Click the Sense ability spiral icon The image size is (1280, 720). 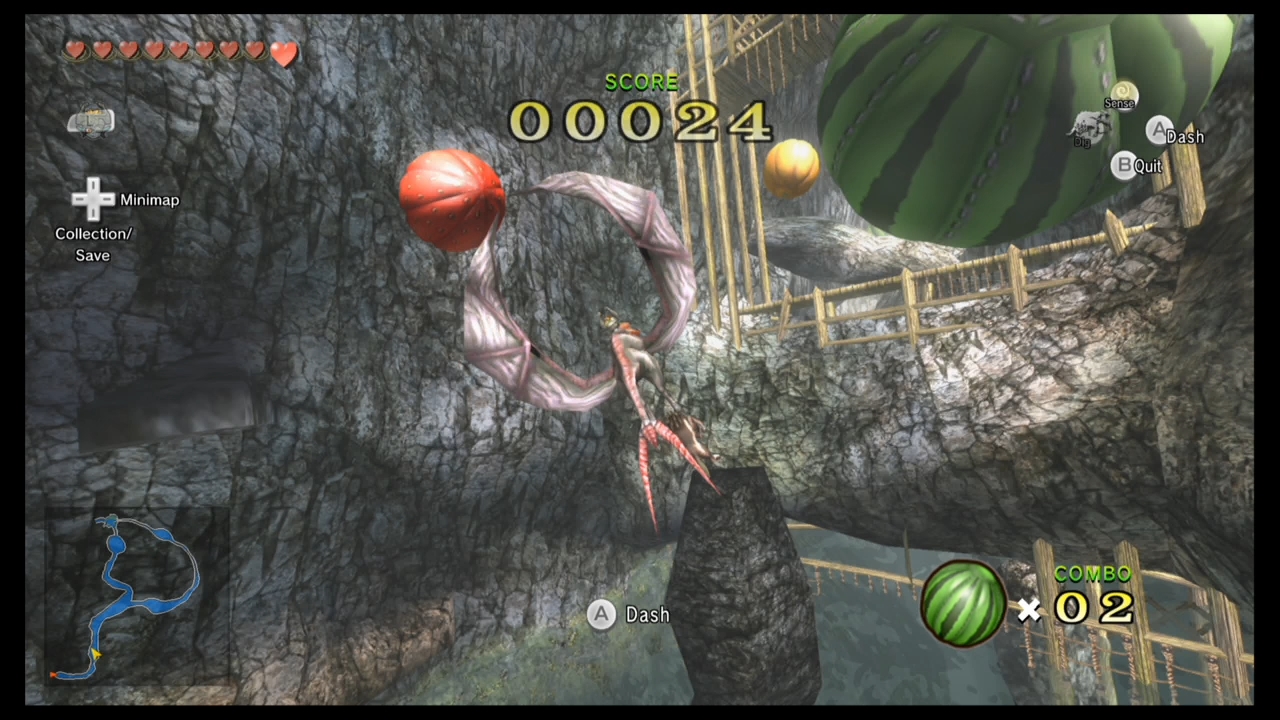coord(1121,94)
